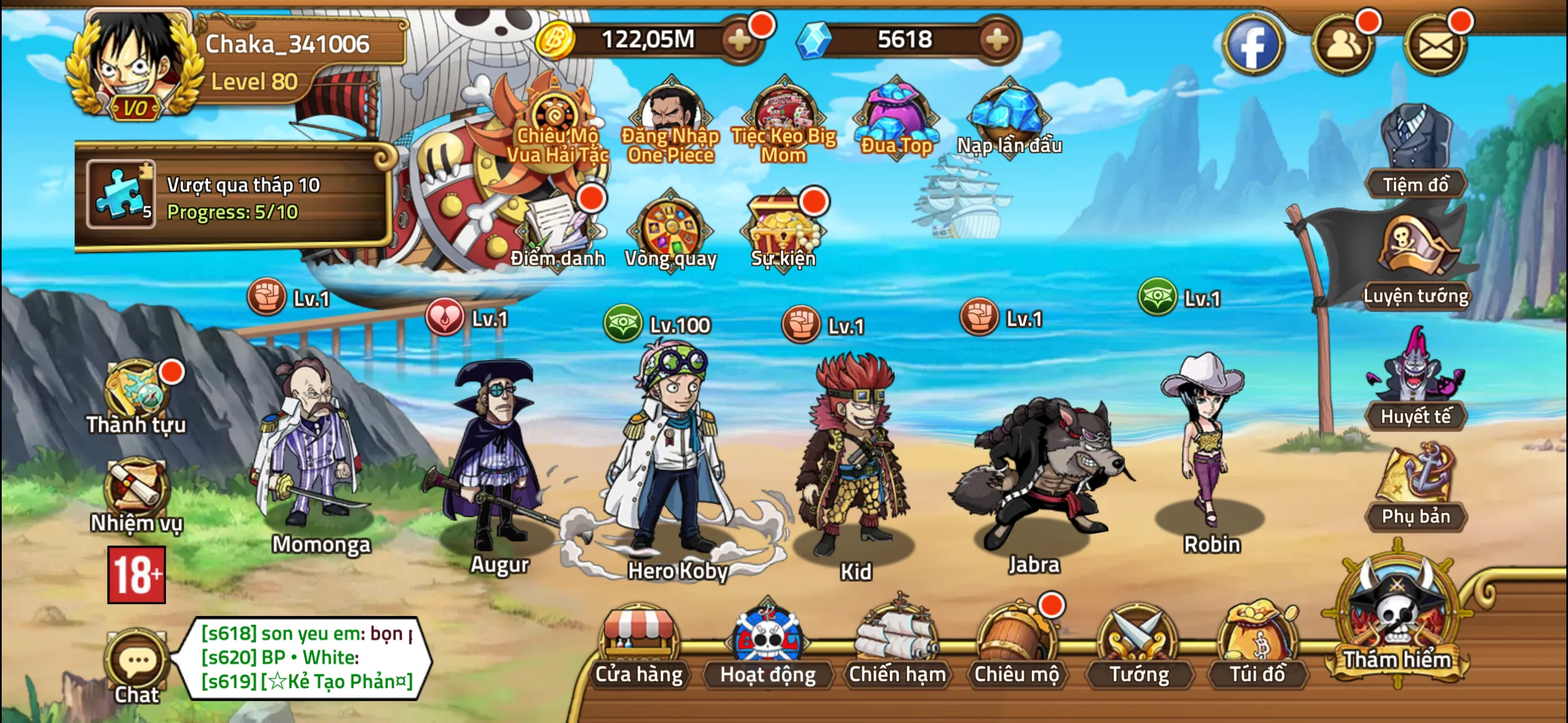Open the Chat window

coord(137,668)
